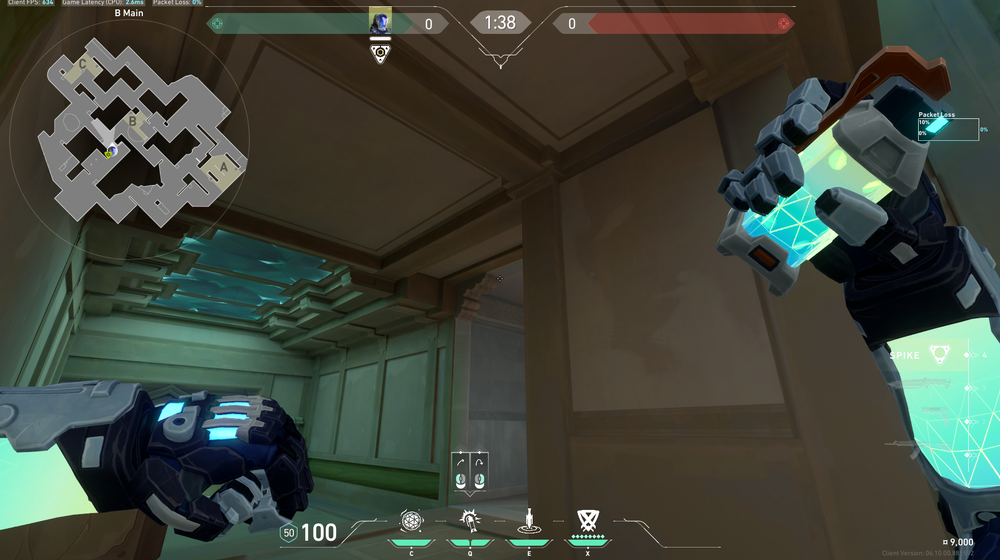This screenshot has height=560, width=1000.
Task: Click the spike carrier icon under the portrait
Action: pyautogui.click(x=380, y=53)
